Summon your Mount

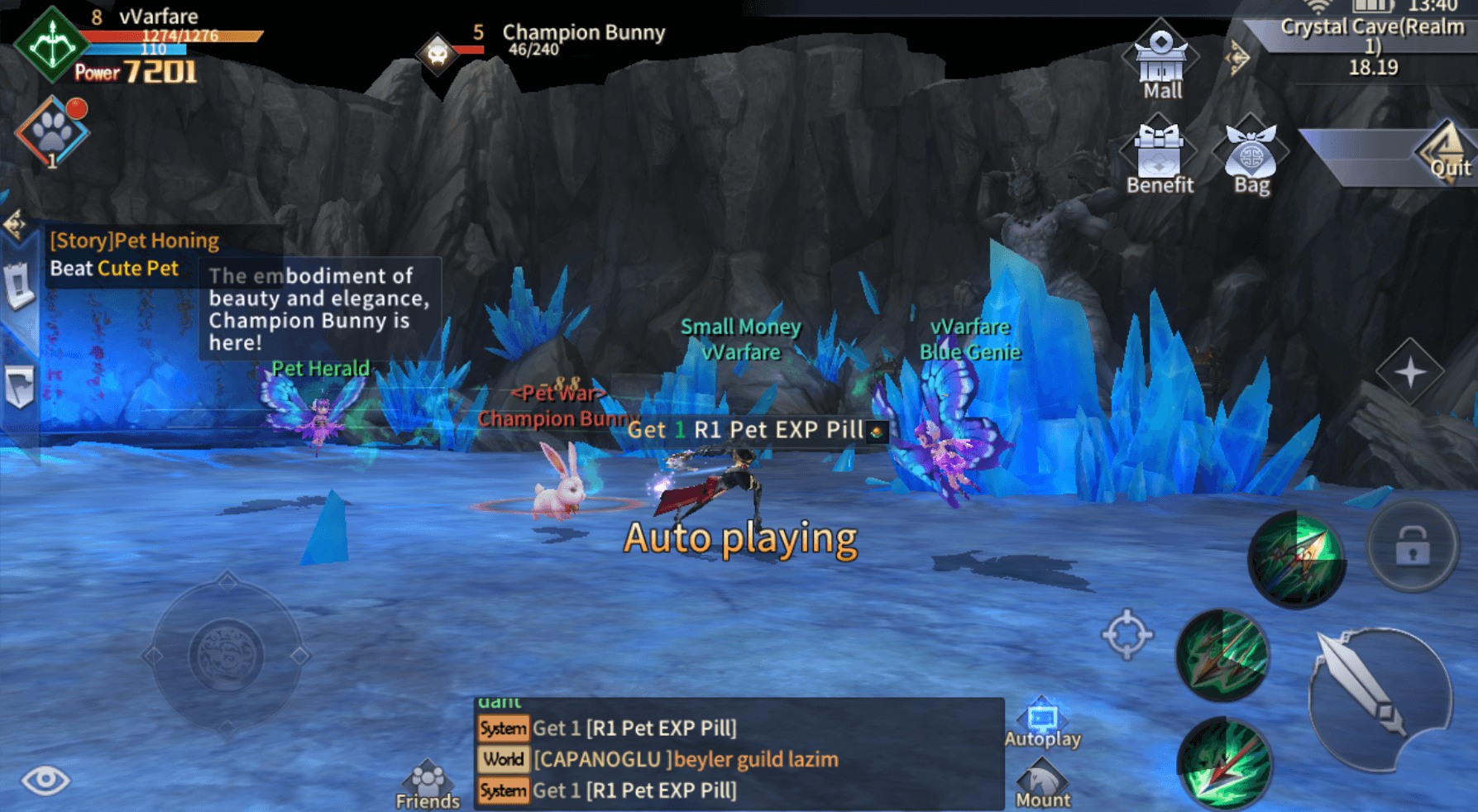(x=1042, y=786)
